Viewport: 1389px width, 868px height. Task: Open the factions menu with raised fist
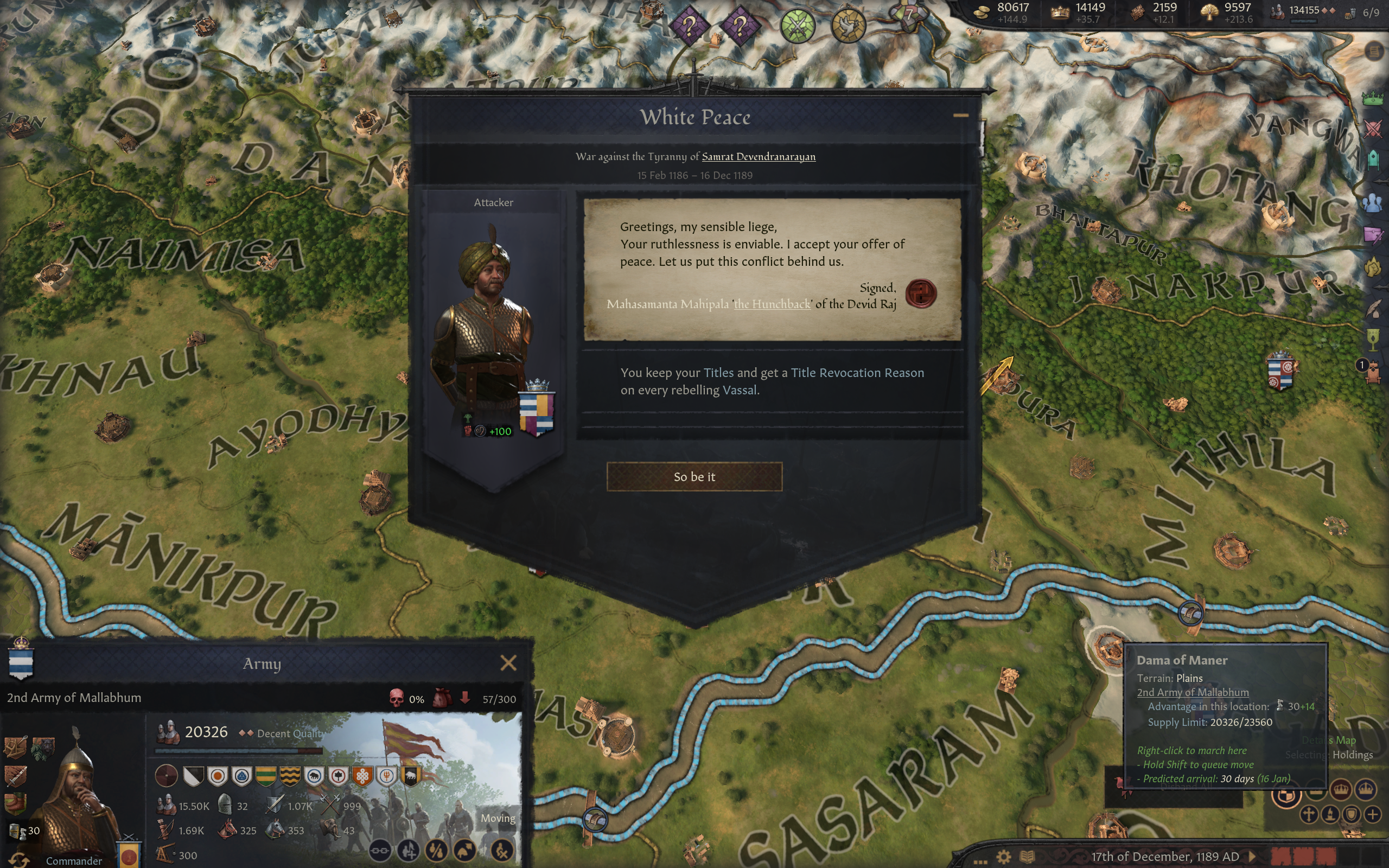1372,266
